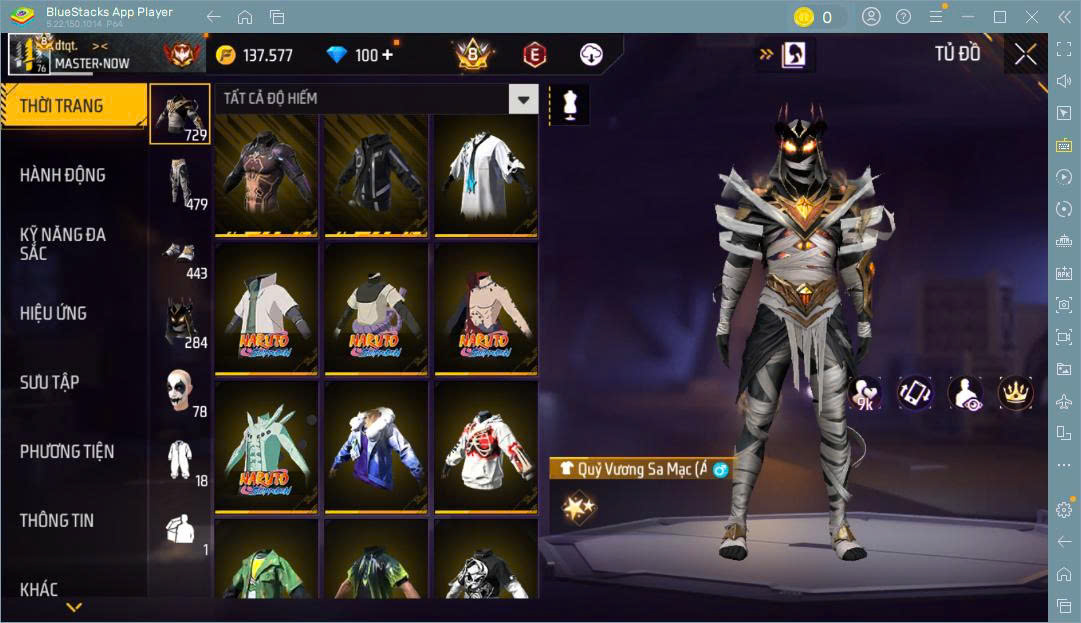Click the mannequin preview icon
The height and width of the screenshot is (623, 1081).
571,104
